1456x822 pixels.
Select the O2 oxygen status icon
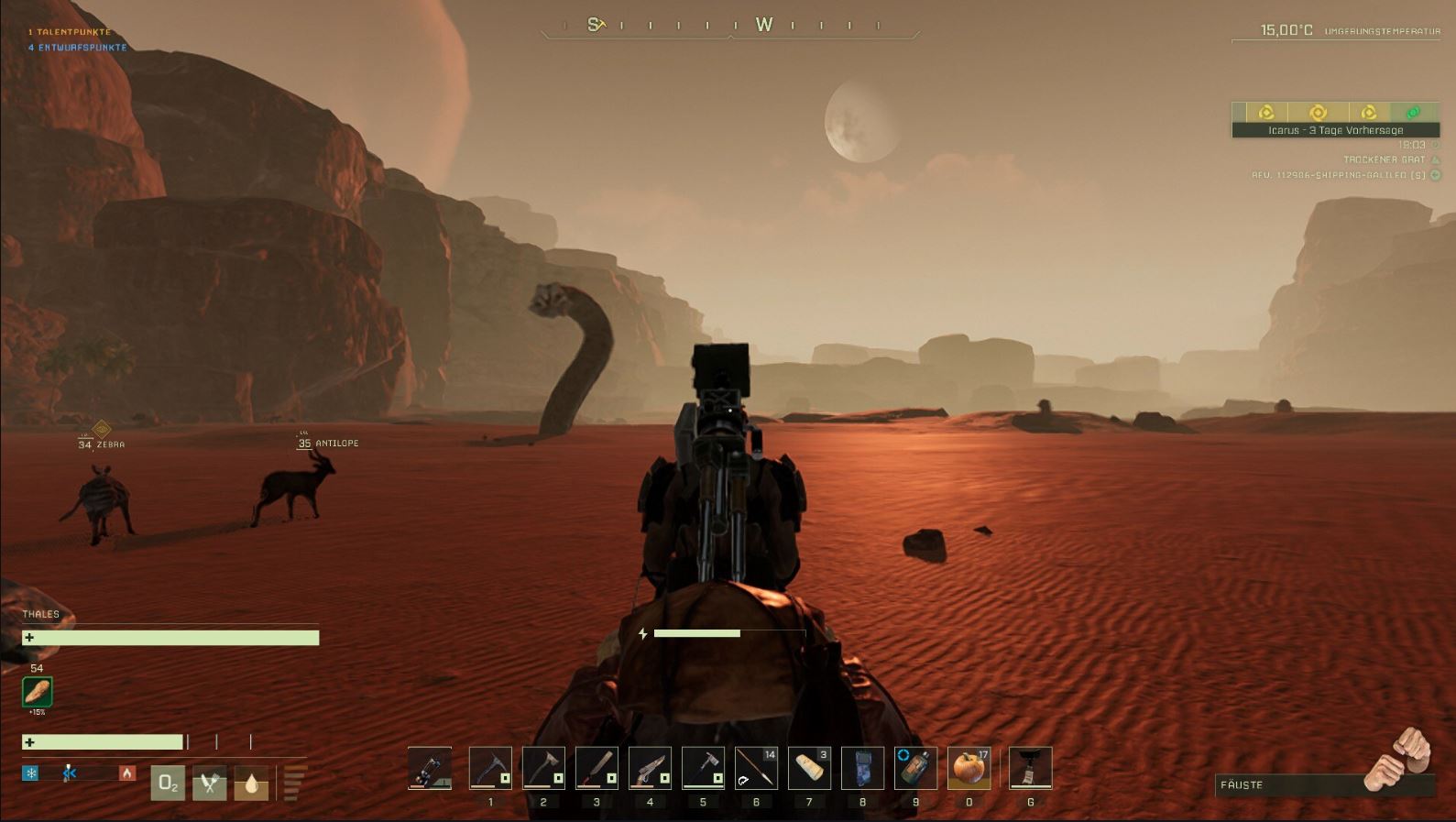point(168,783)
